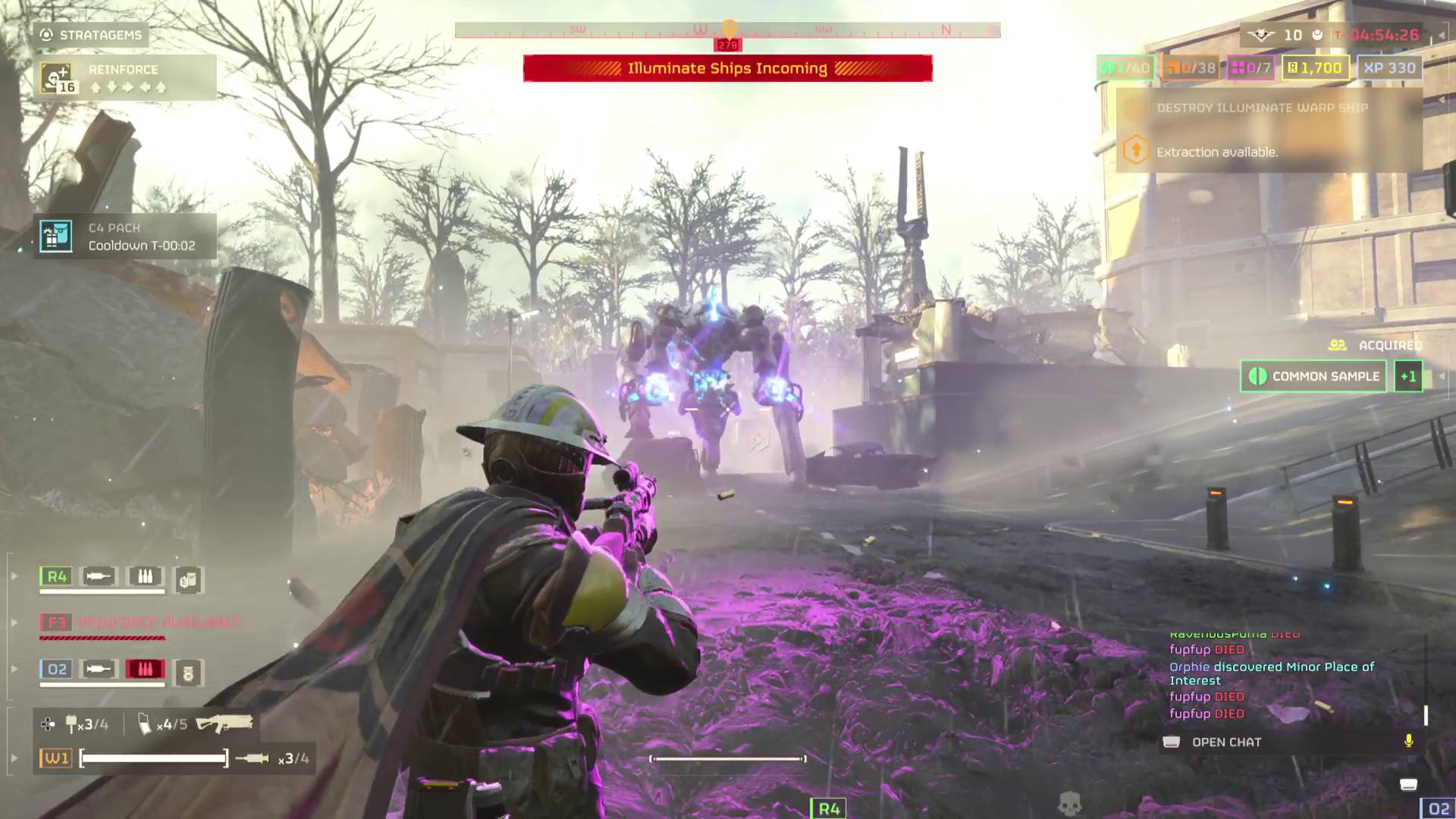Toggle O2's depleted ammo indicator
This screenshot has height=819, width=1456.
click(x=146, y=669)
